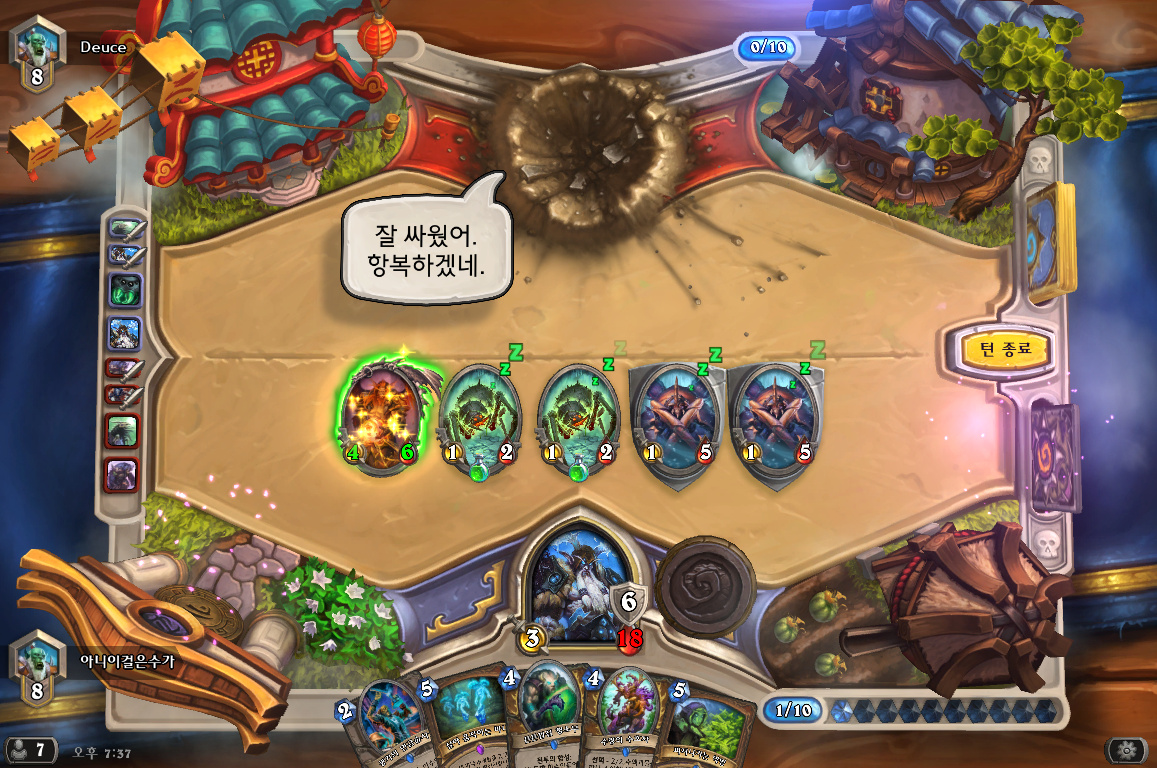Inspect the green spider entry in history
The height and width of the screenshot is (768, 1157).
pyautogui.click(x=125, y=290)
